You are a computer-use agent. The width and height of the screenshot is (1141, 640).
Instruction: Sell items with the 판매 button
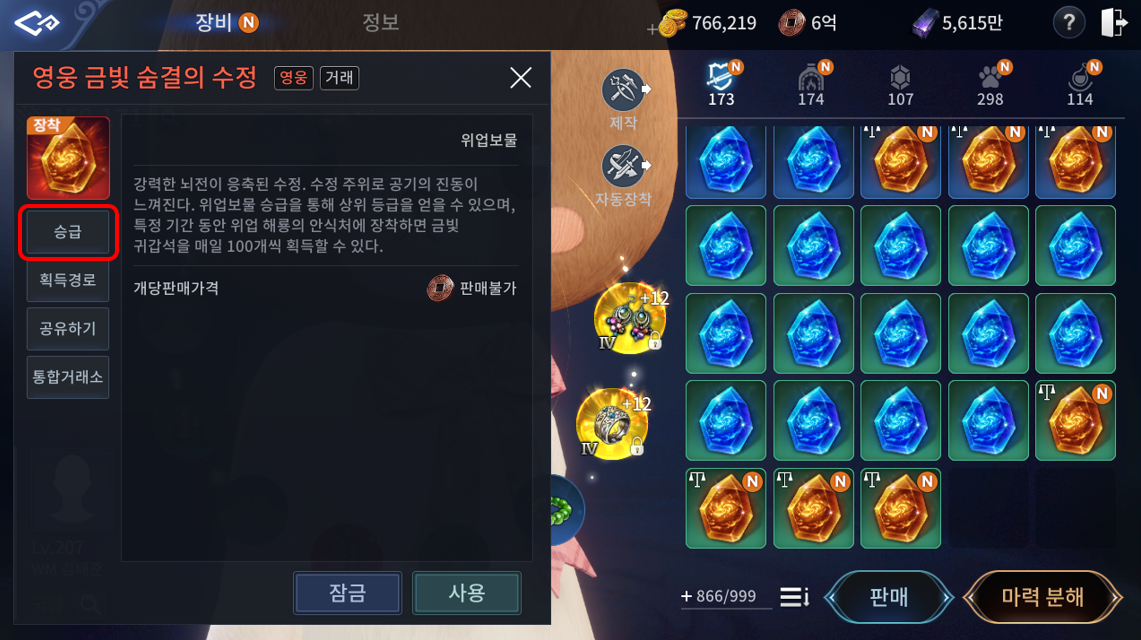click(888, 597)
